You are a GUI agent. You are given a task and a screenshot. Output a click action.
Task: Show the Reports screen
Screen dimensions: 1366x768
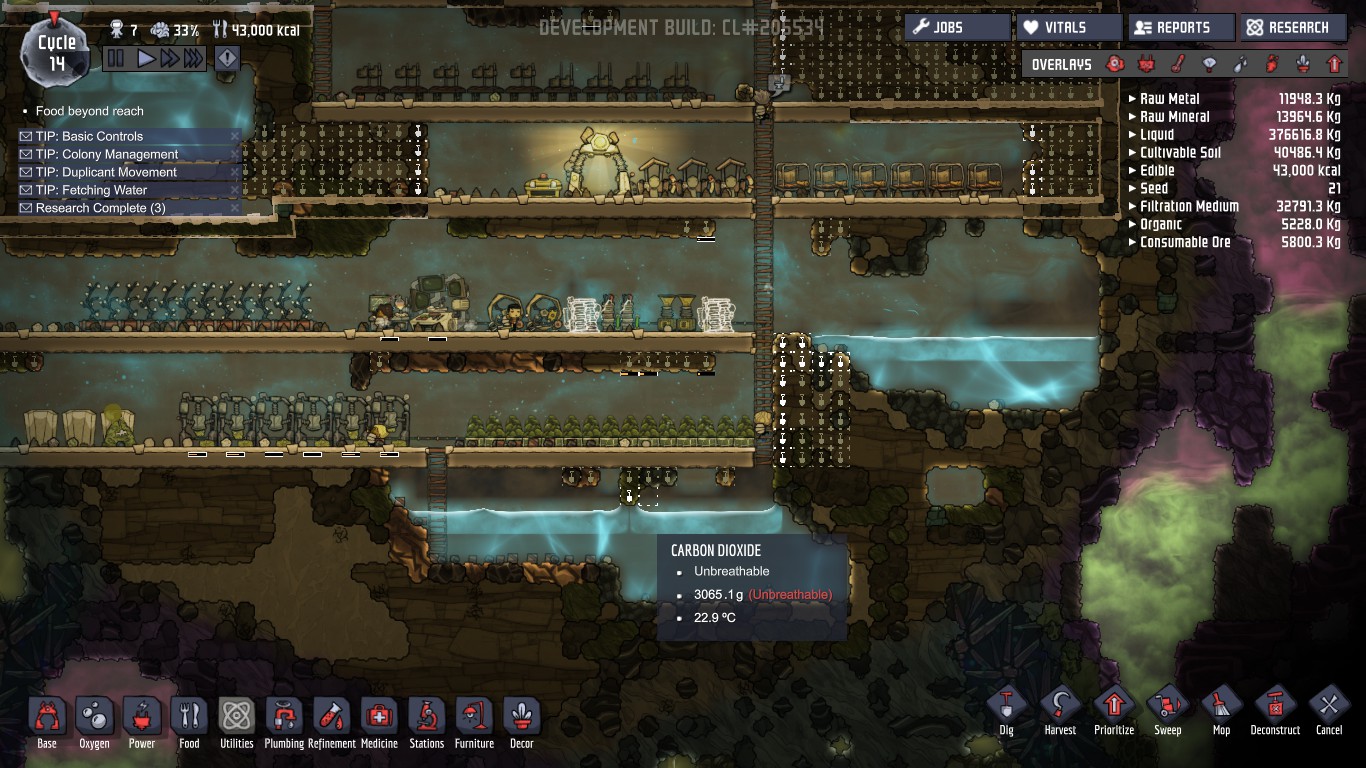pos(1180,27)
